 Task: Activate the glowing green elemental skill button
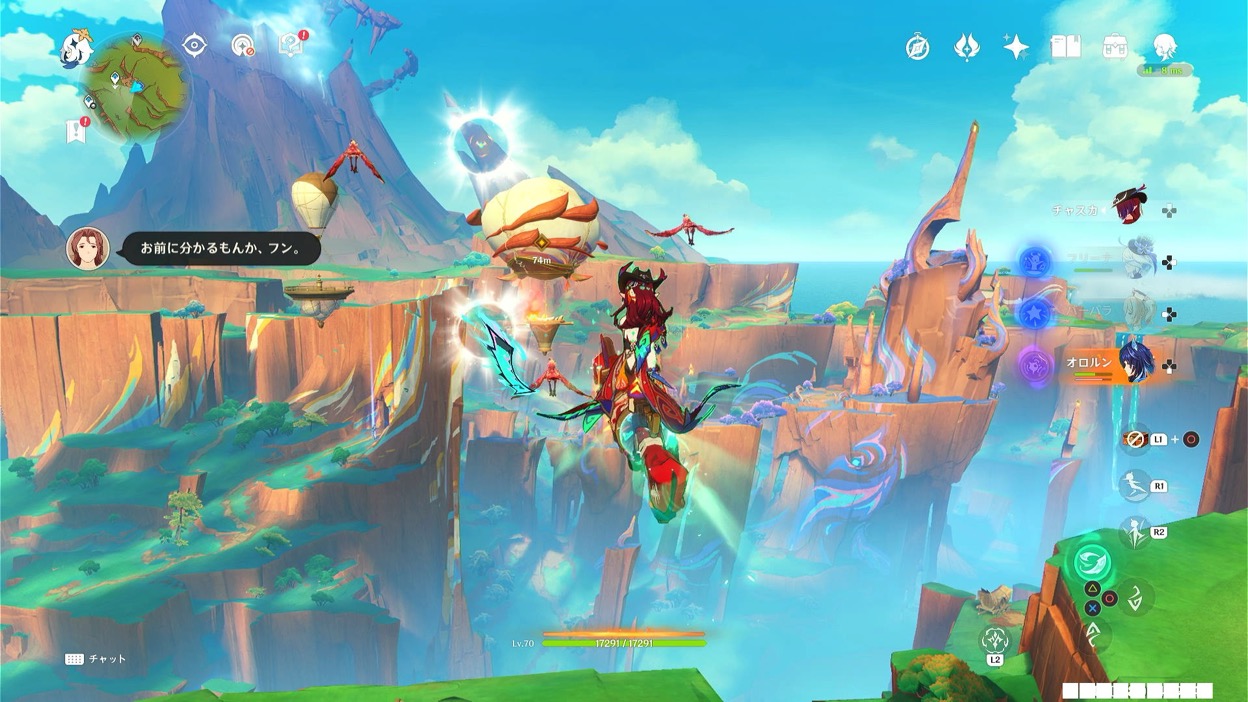click(1093, 562)
